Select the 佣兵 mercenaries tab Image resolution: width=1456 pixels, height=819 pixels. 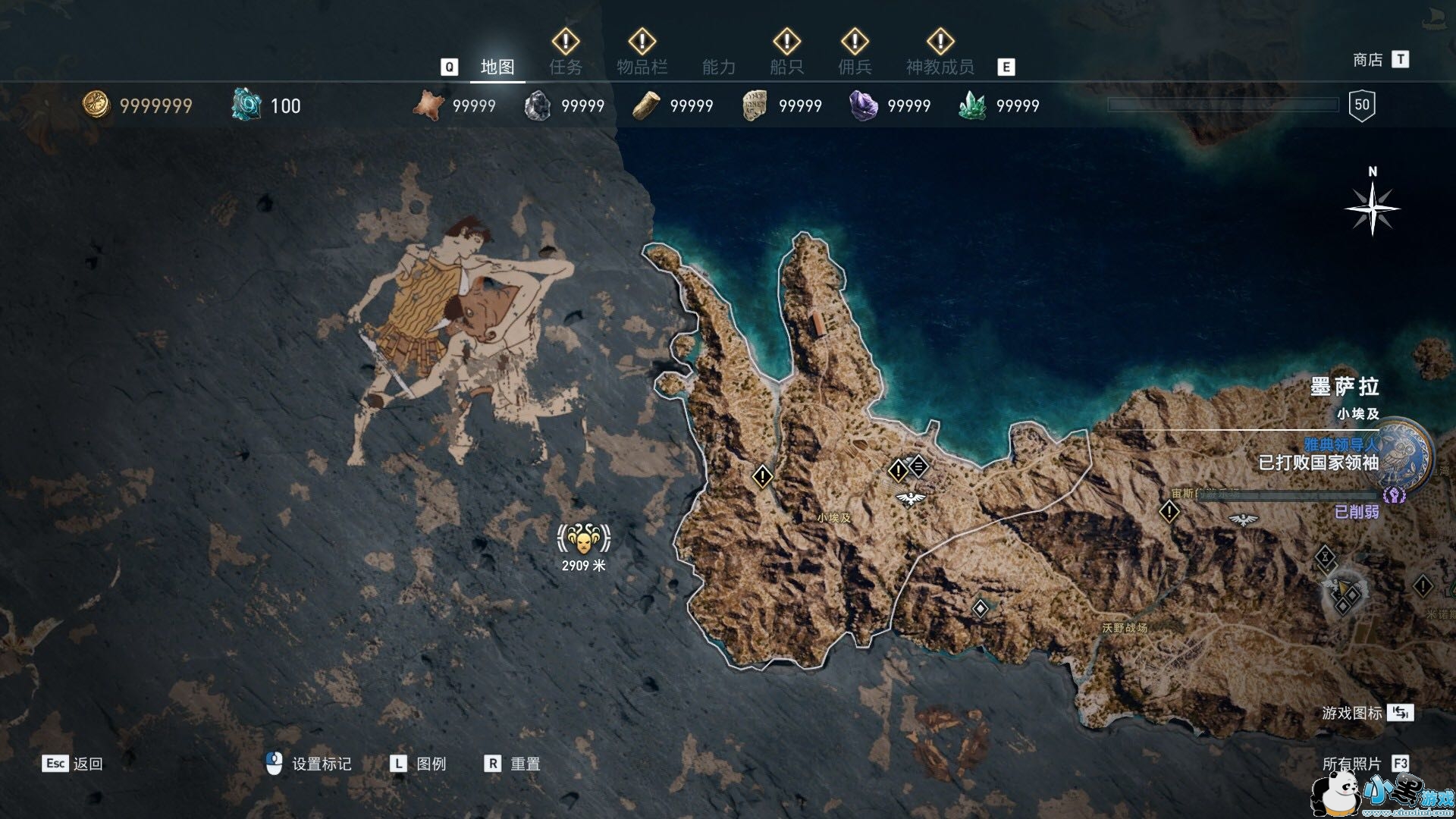pyautogui.click(x=855, y=67)
